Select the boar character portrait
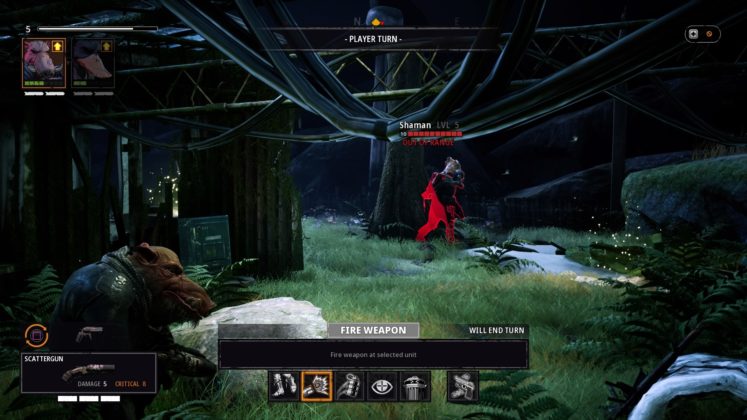Image resolution: width=747 pixels, height=420 pixels. click(44, 63)
